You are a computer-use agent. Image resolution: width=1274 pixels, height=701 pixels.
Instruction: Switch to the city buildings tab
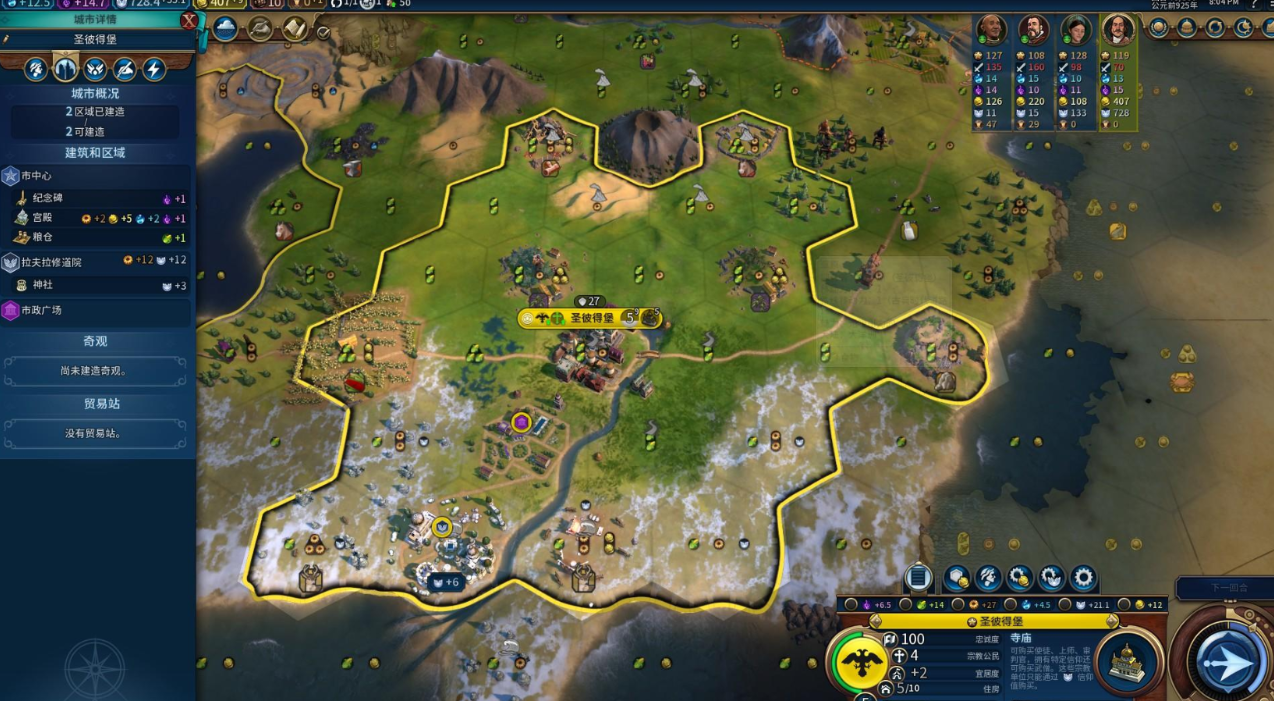coord(65,69)
